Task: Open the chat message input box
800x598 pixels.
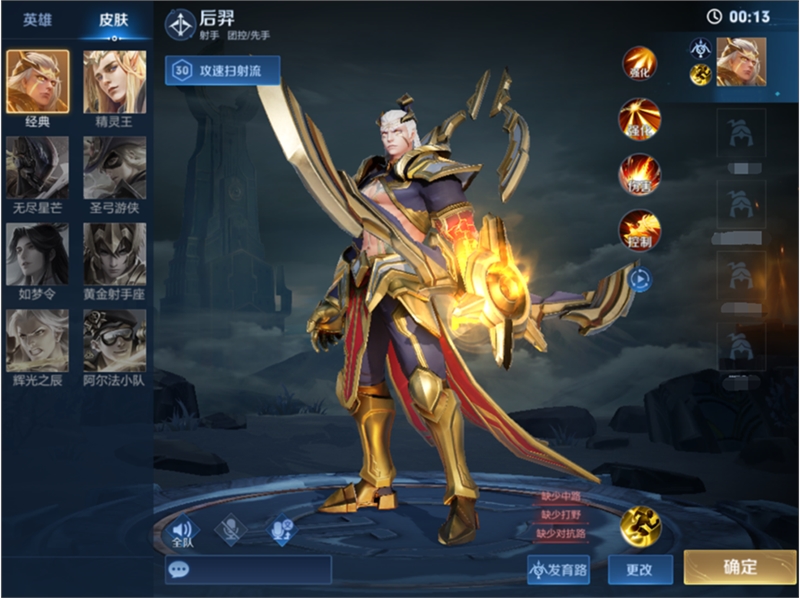Action: [248, 569]
